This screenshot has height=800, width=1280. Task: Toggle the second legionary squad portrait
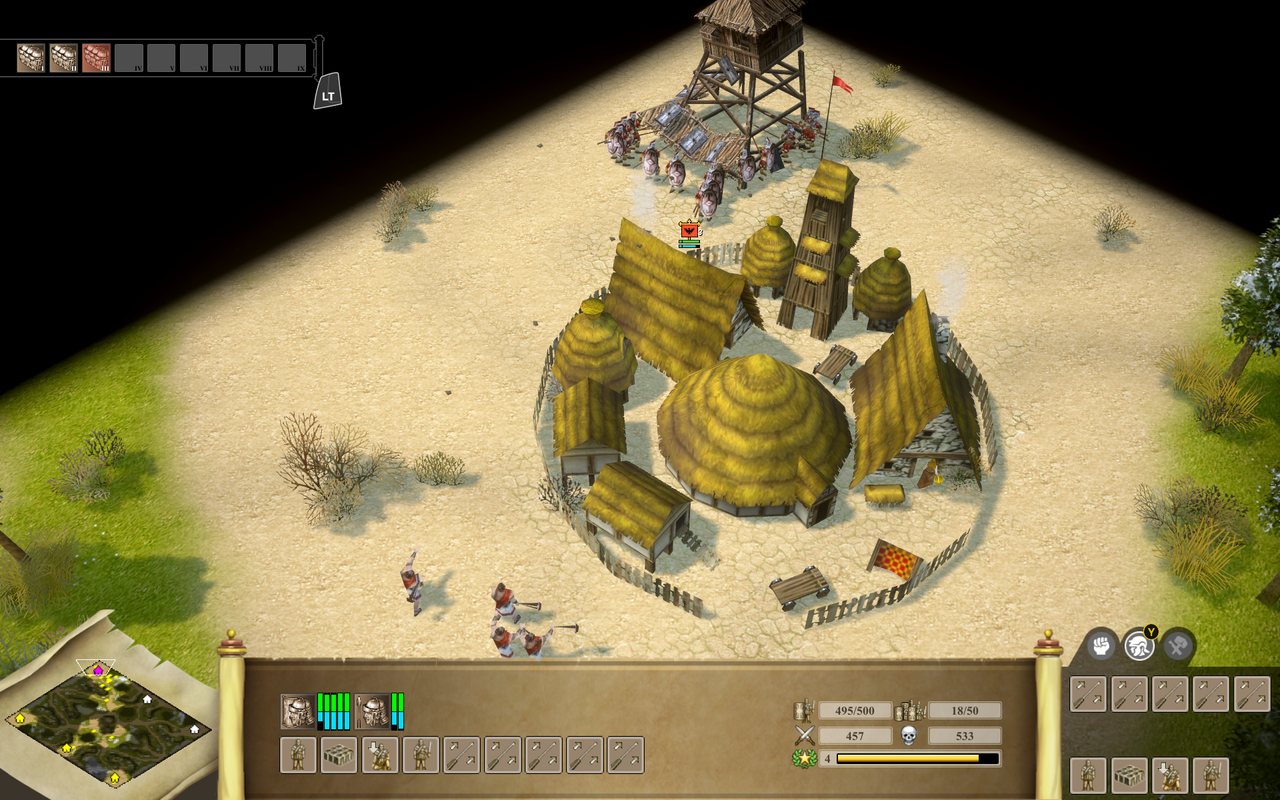(371, 710)
